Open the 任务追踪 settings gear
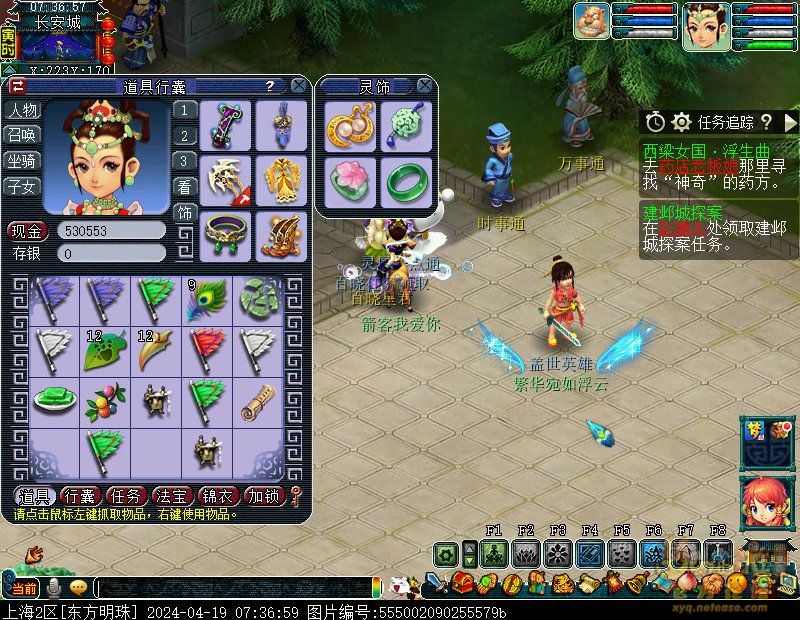This screenshot has width=800, height=620. (682, 122)
